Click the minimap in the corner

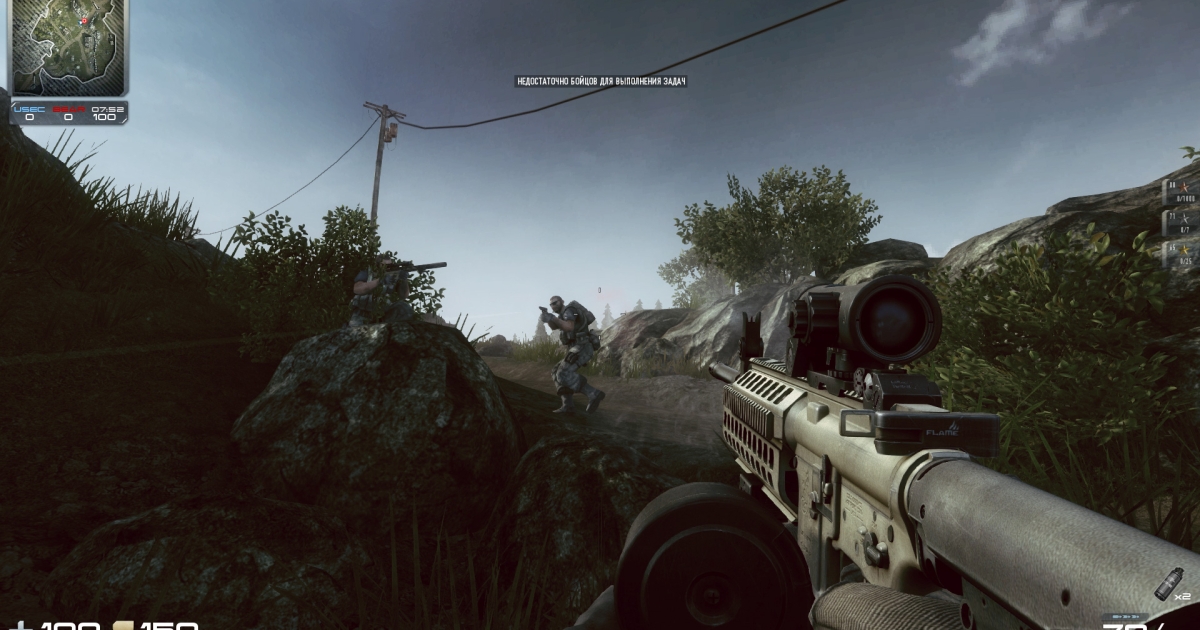69,47
